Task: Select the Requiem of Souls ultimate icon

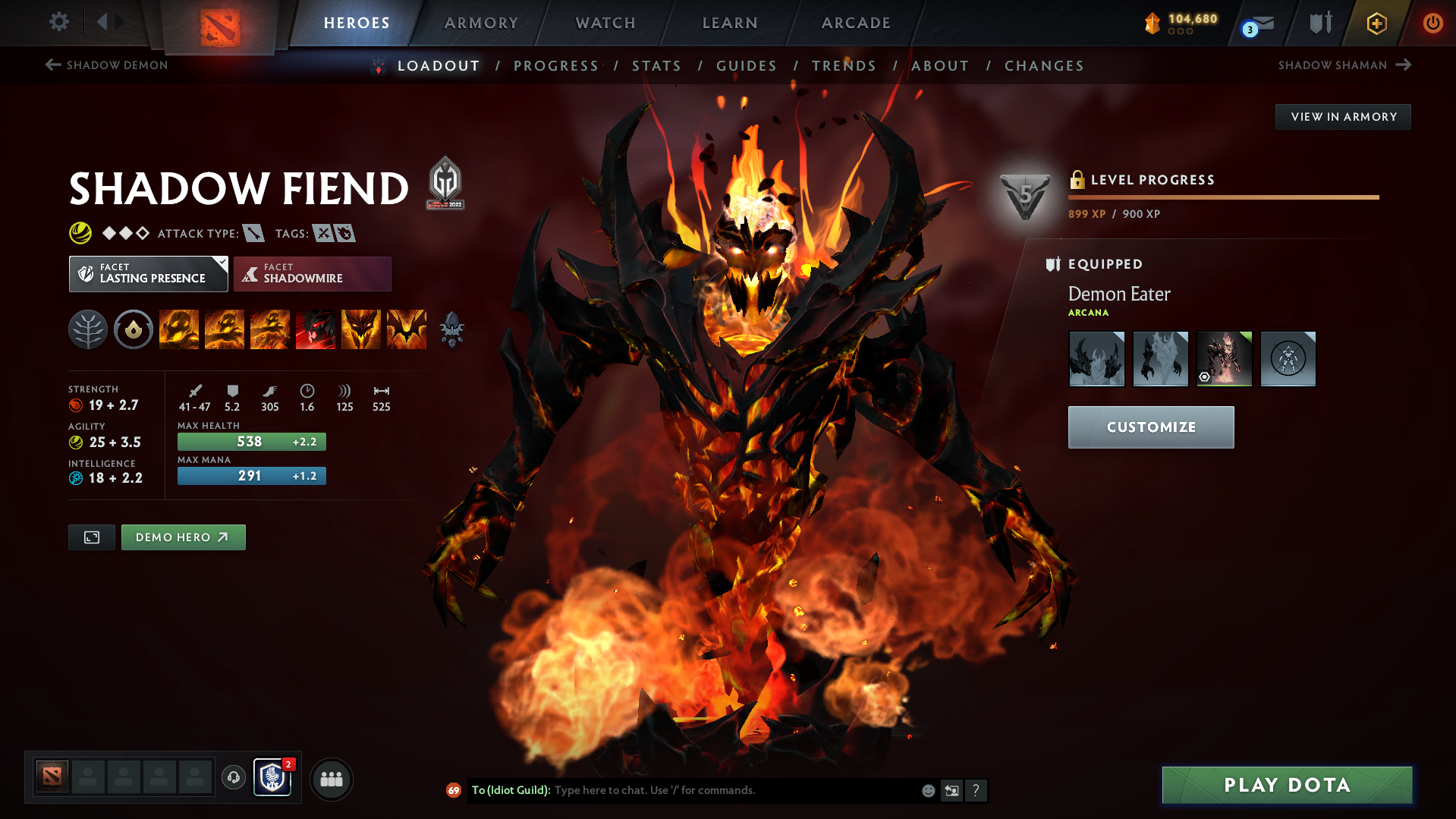Action: point(407,329)
